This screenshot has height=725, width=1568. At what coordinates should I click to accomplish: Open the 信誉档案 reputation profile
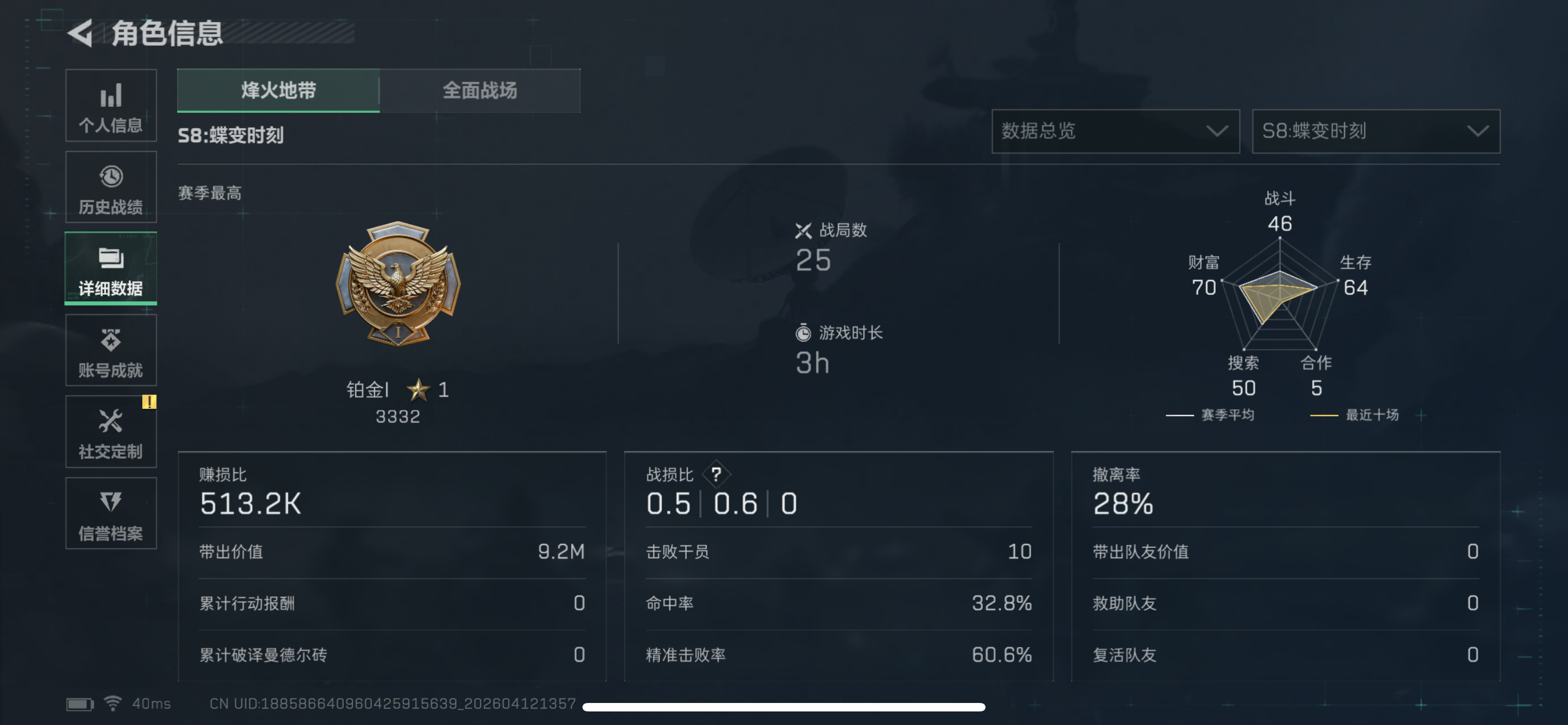click(x=111, y=514)
